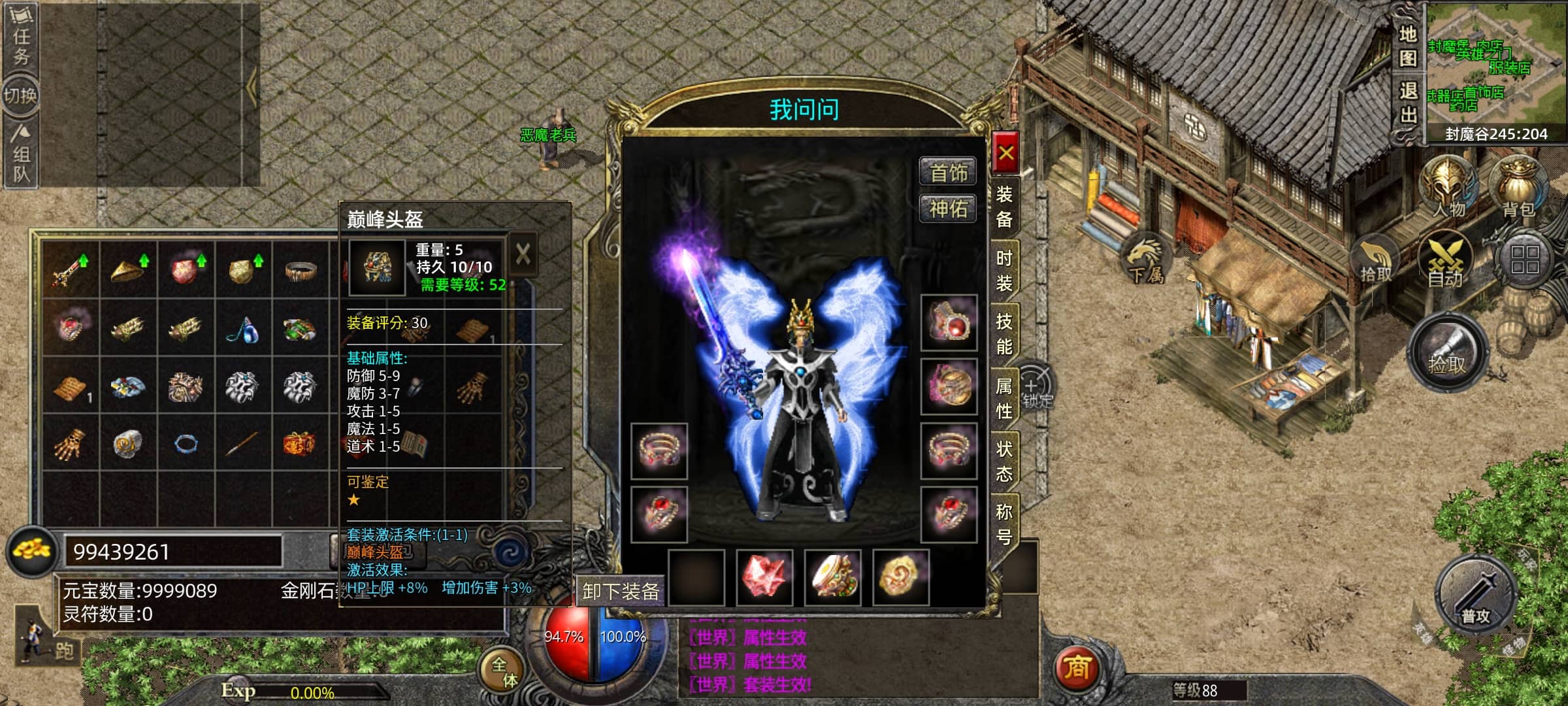Activate the 自动 auto-battle button

tap(1445, 261)
